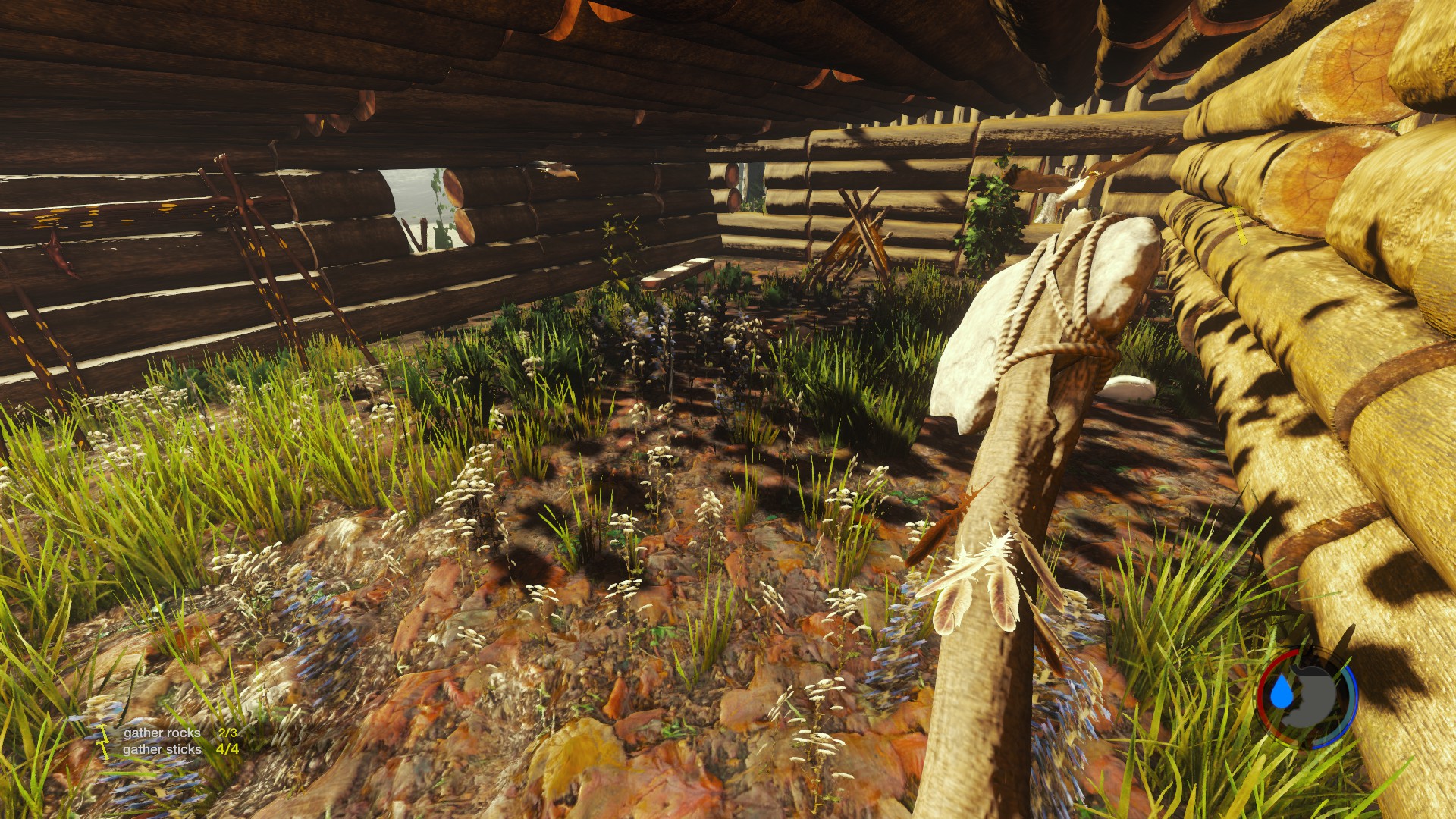Click the blue water drop thirst icon
The image size is (1456, 819).
tap(1281, 692)
